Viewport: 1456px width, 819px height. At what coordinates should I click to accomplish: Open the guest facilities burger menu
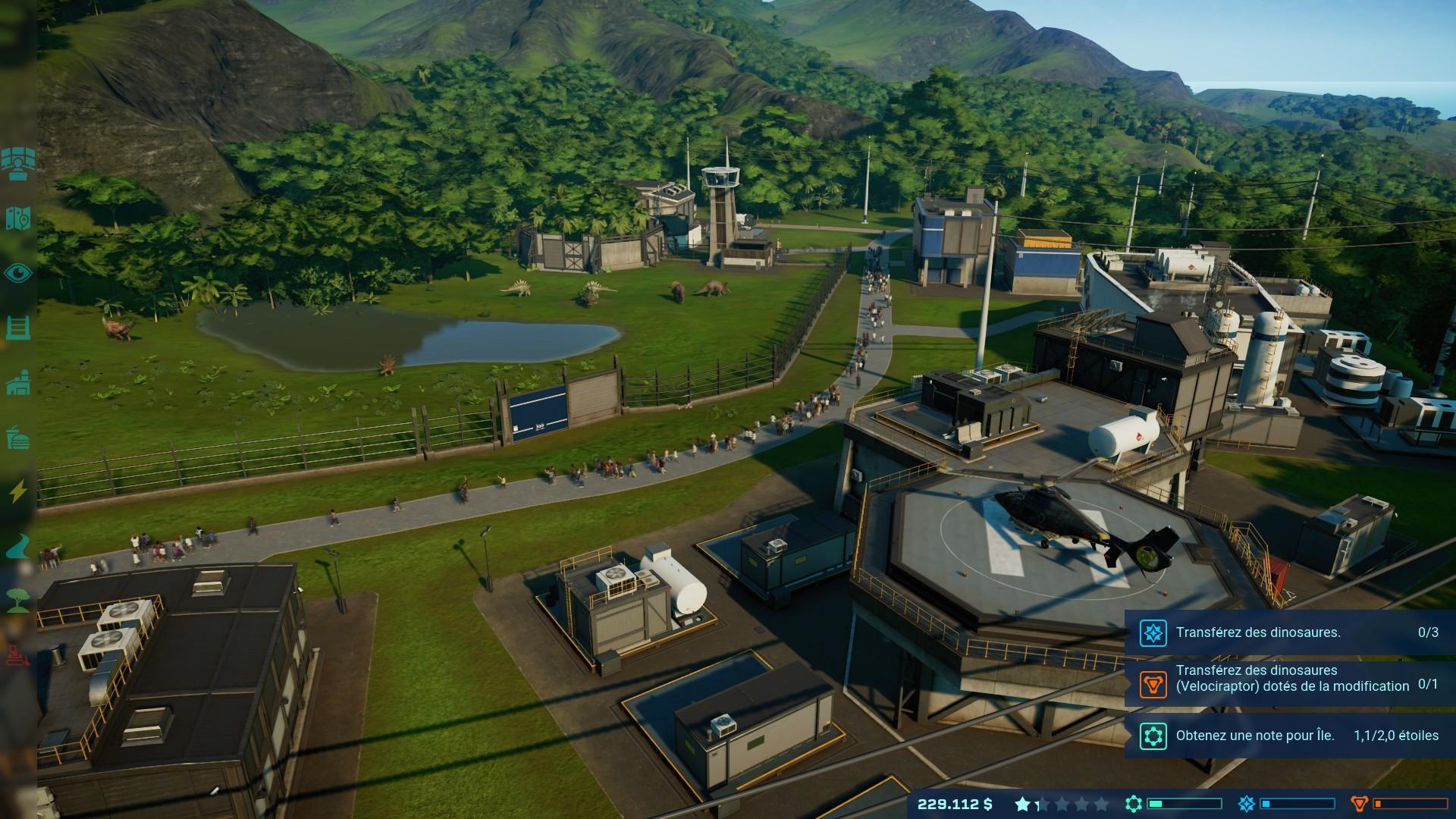(x=17, y=438)
